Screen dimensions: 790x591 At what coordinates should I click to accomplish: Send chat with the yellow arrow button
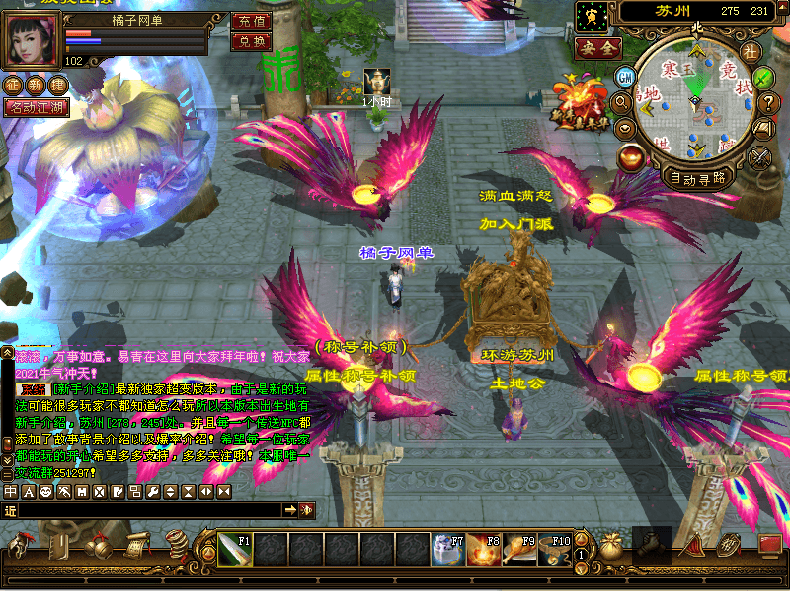(290, 510)
